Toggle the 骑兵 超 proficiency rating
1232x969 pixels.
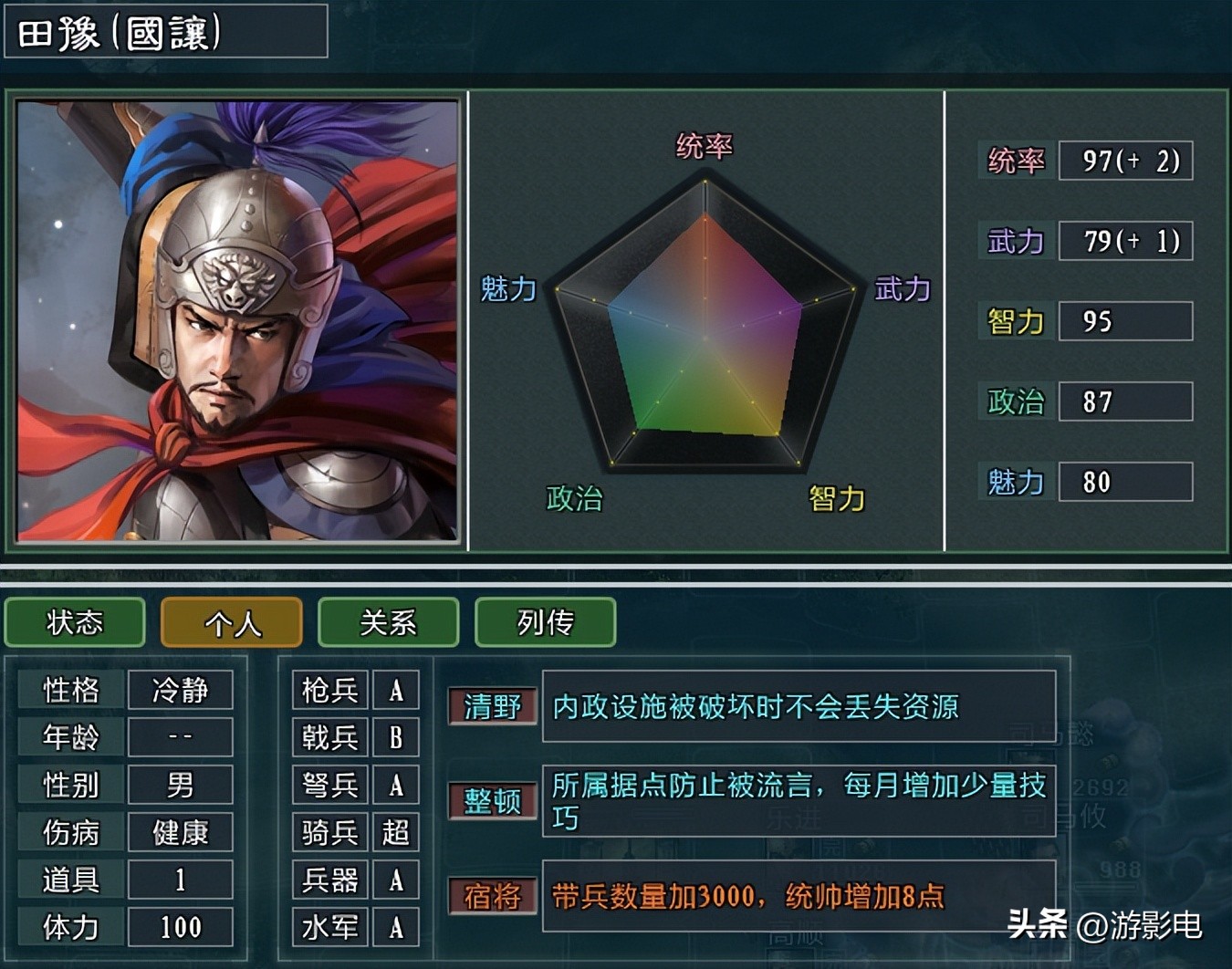coord(396,832)
